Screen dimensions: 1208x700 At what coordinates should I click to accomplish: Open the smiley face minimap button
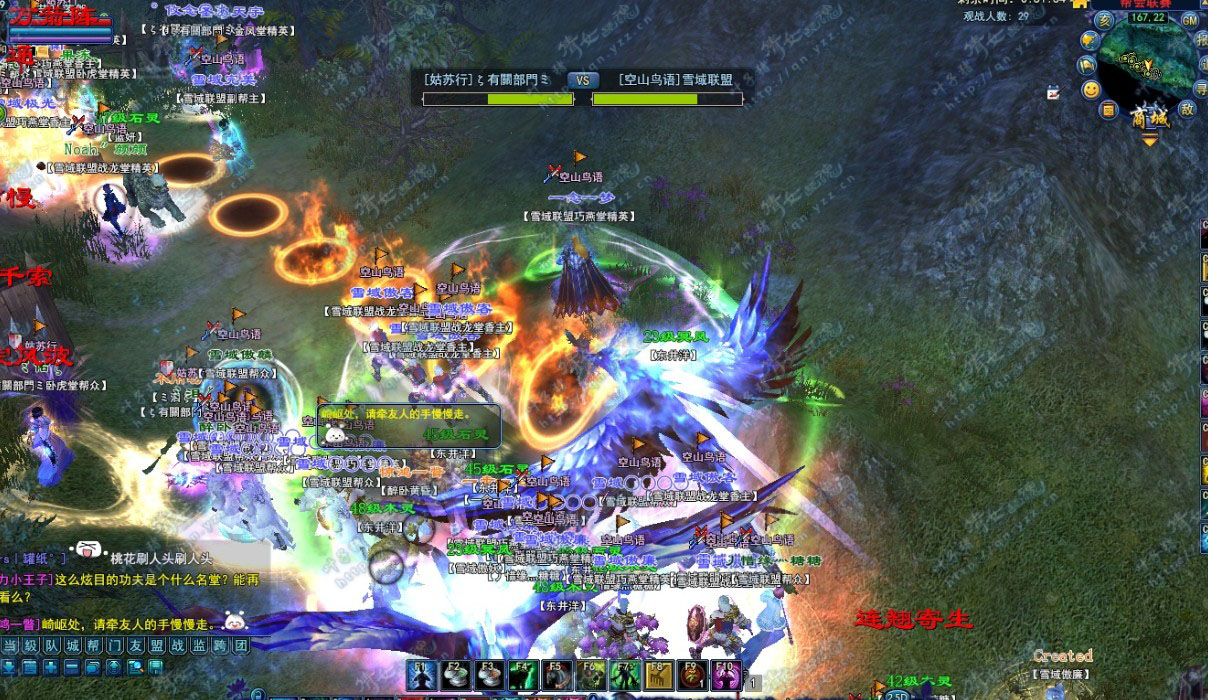click(1091, 89)
